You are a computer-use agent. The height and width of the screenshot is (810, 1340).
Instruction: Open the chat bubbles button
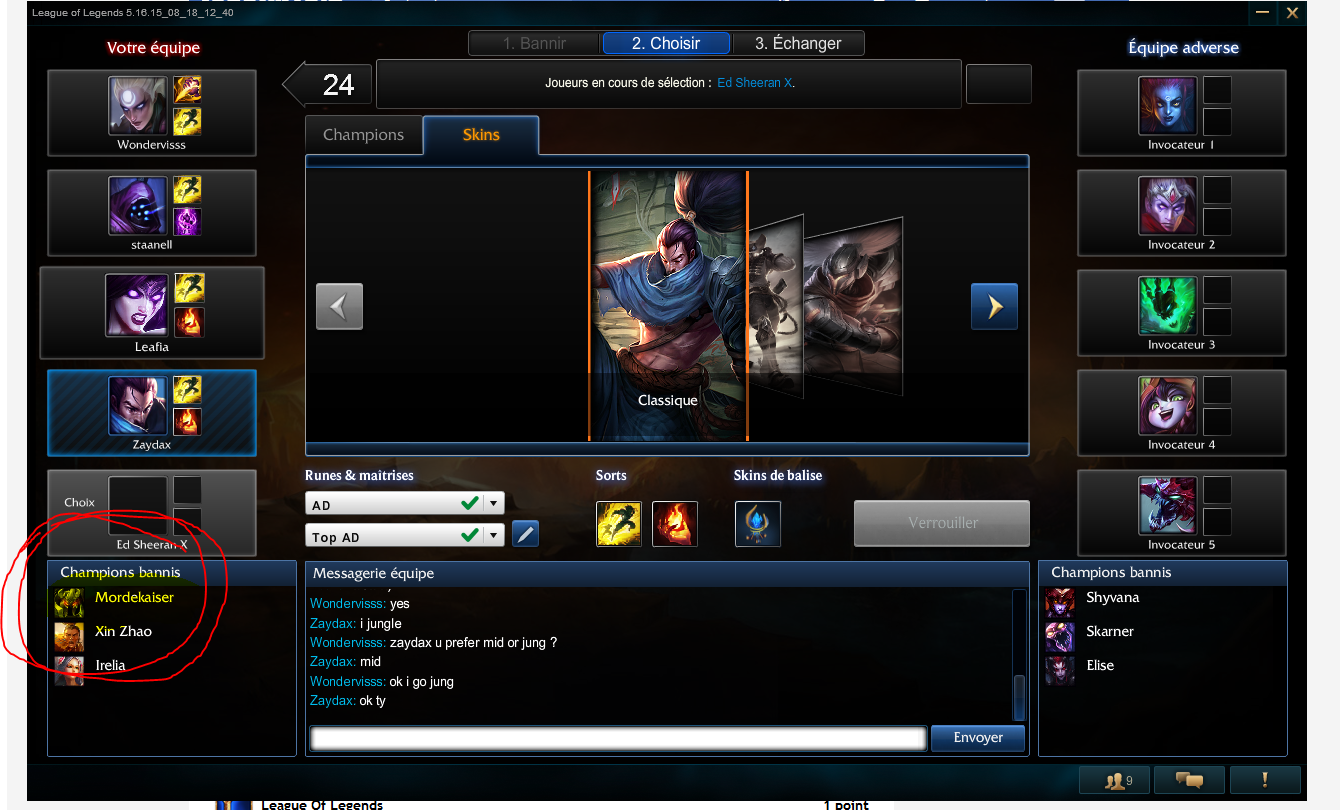tap(1188, 780)
